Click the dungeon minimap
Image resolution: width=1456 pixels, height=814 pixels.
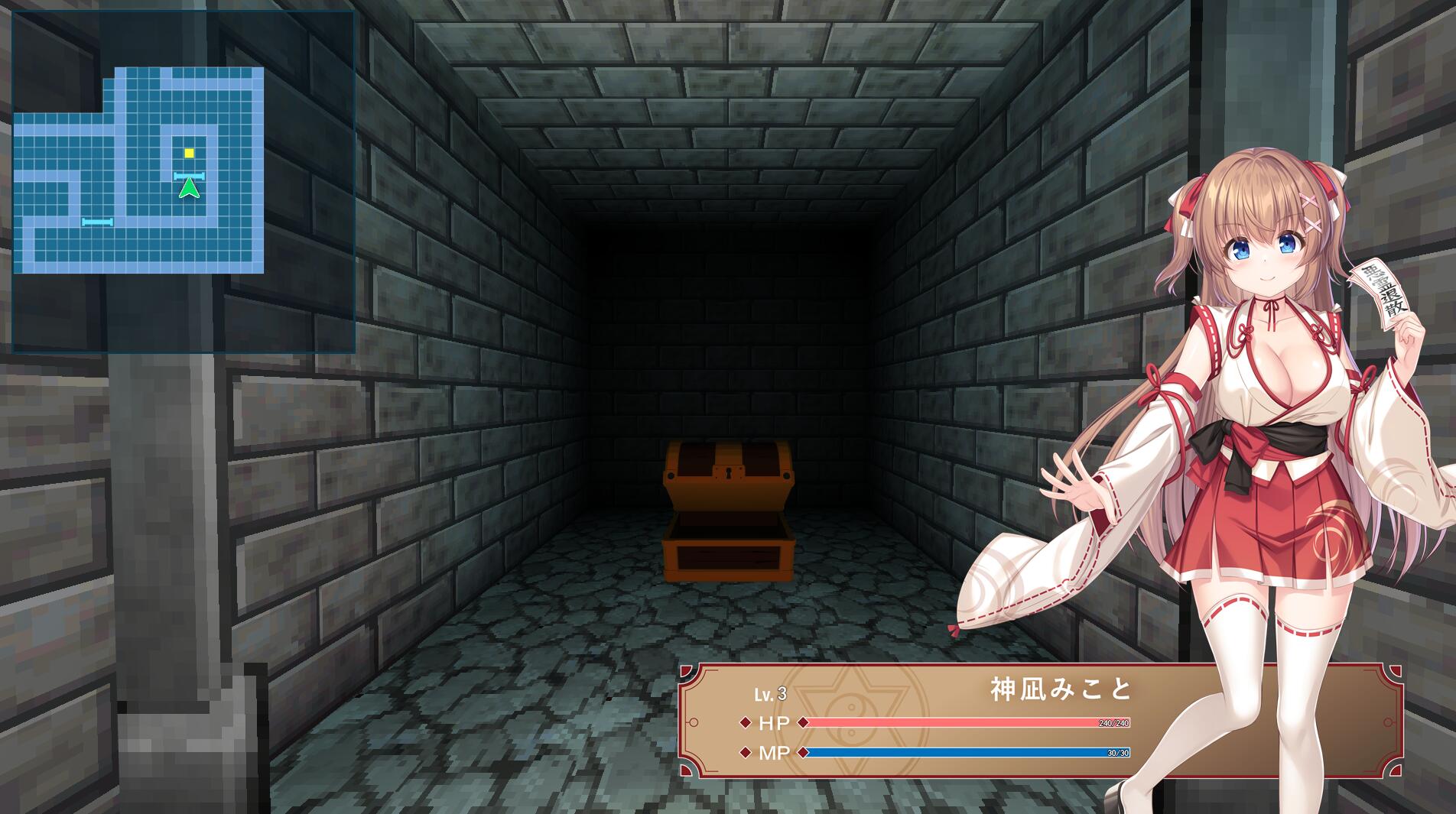(139, 170)
